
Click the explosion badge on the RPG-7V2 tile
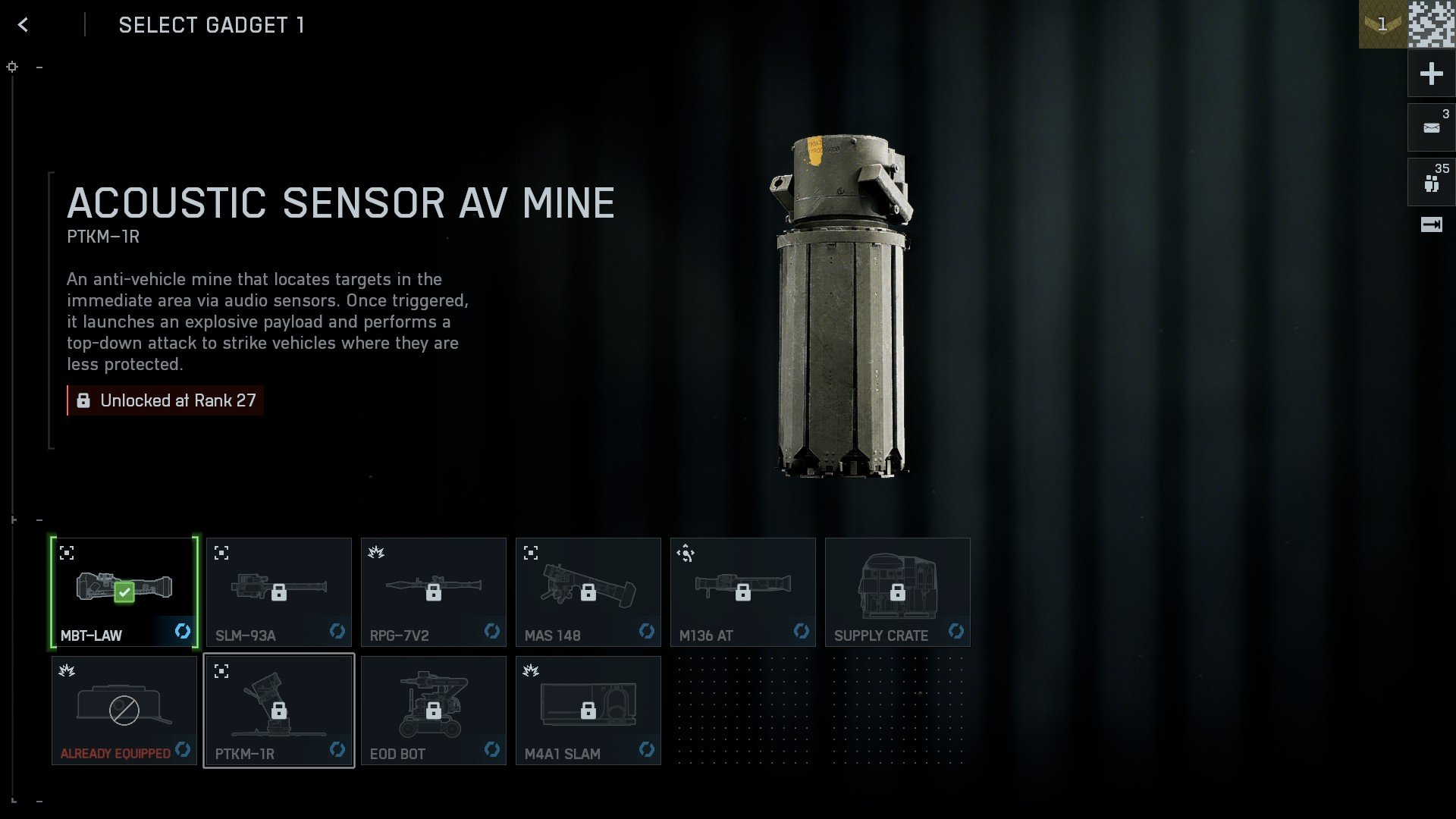[376, 552]
